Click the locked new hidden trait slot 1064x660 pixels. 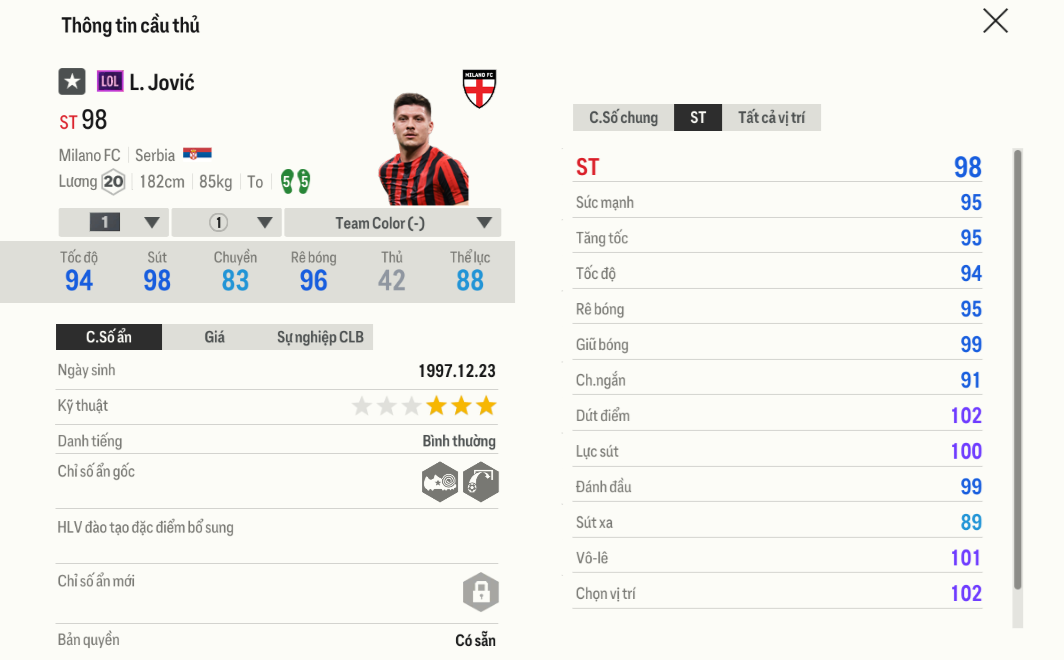(481, 592)
